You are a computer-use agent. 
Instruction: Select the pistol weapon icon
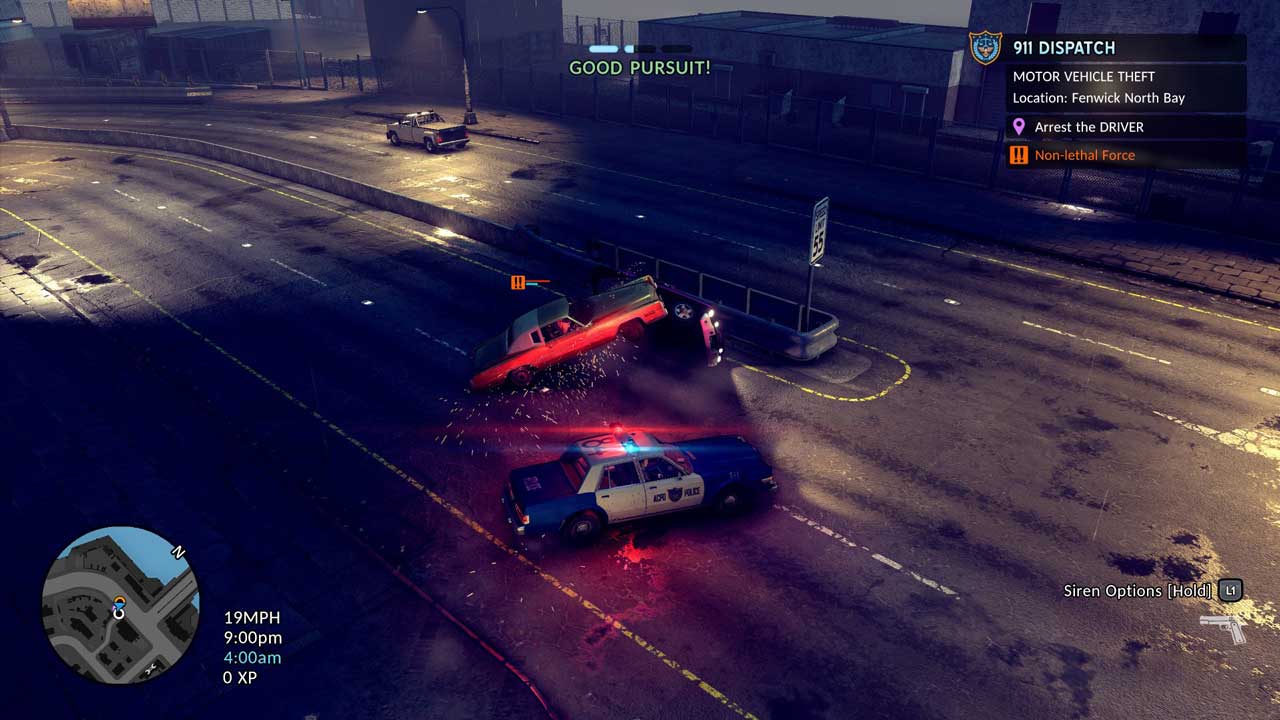(x=1223, y=627)
